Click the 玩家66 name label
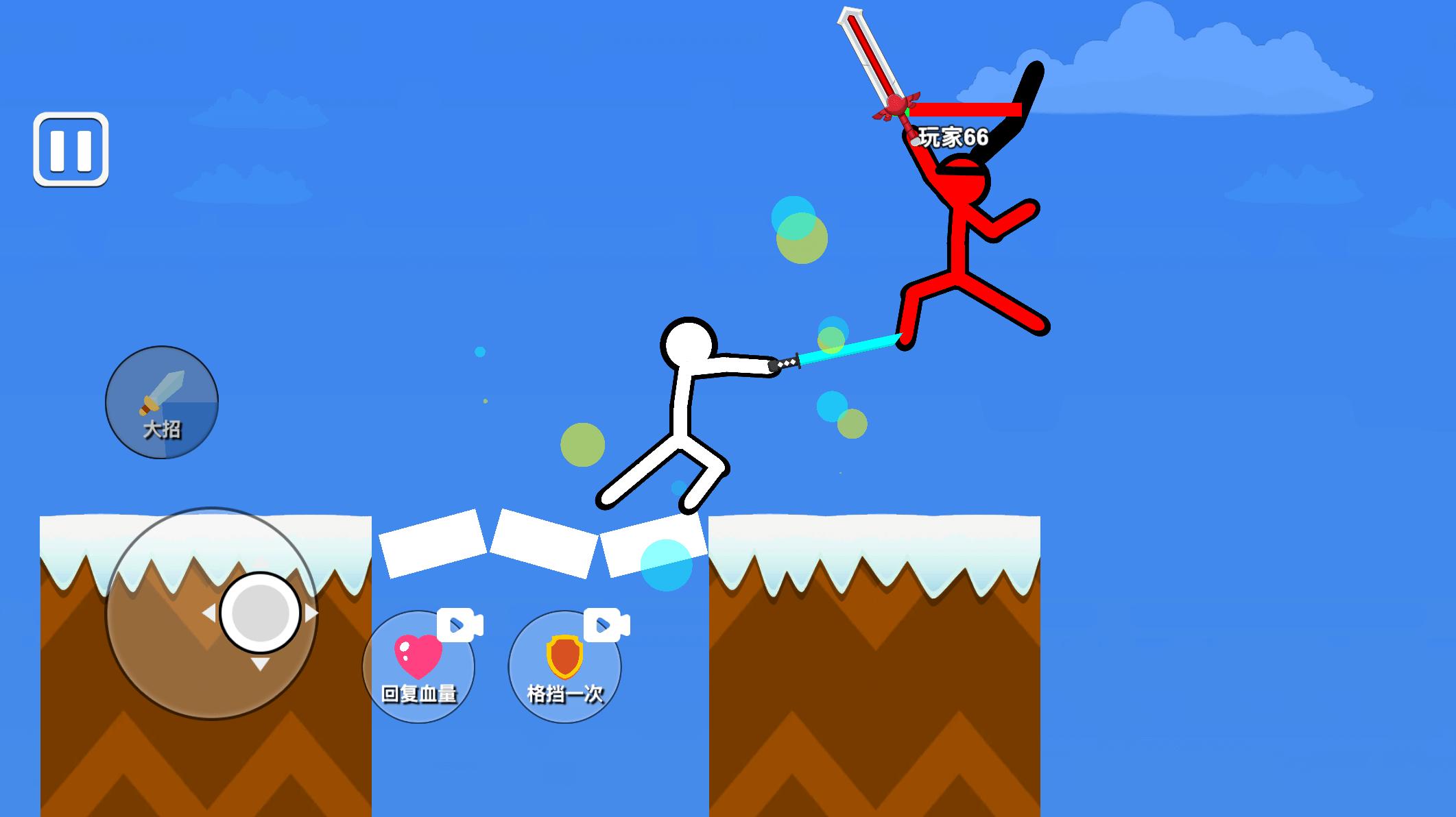This screenshot has width=1456, height=817. (955, 135)
